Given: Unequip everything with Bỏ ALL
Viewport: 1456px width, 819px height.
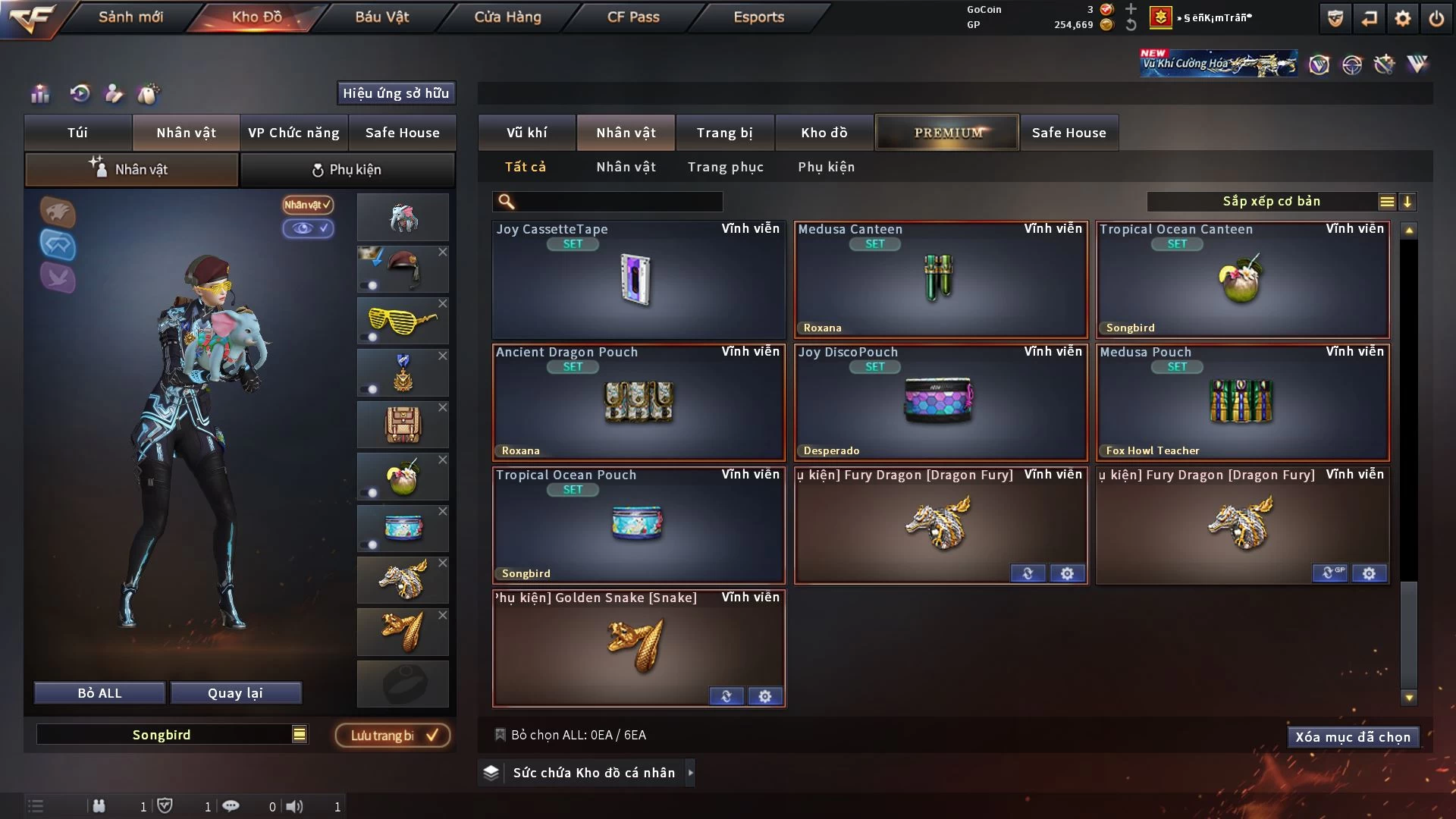Looking at the screenshot, I should (x=99, y=693).
